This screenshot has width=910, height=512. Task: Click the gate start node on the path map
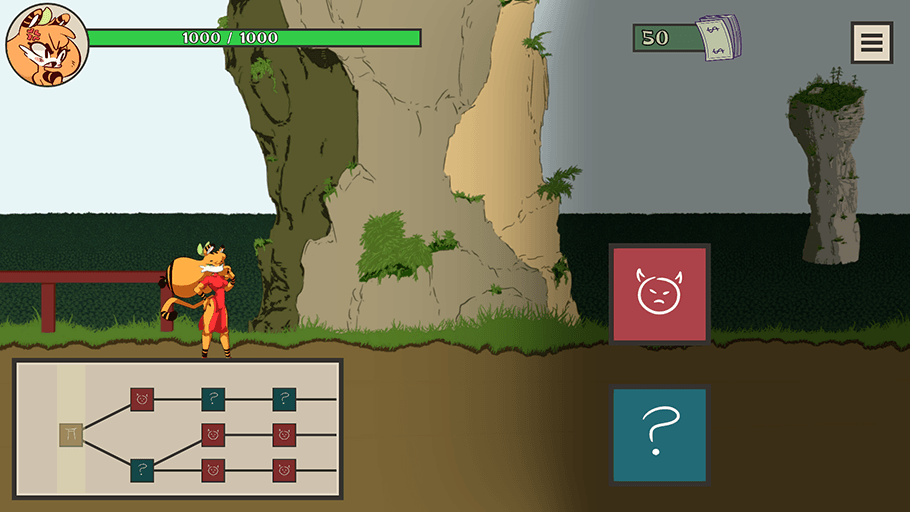coord(71,435)
